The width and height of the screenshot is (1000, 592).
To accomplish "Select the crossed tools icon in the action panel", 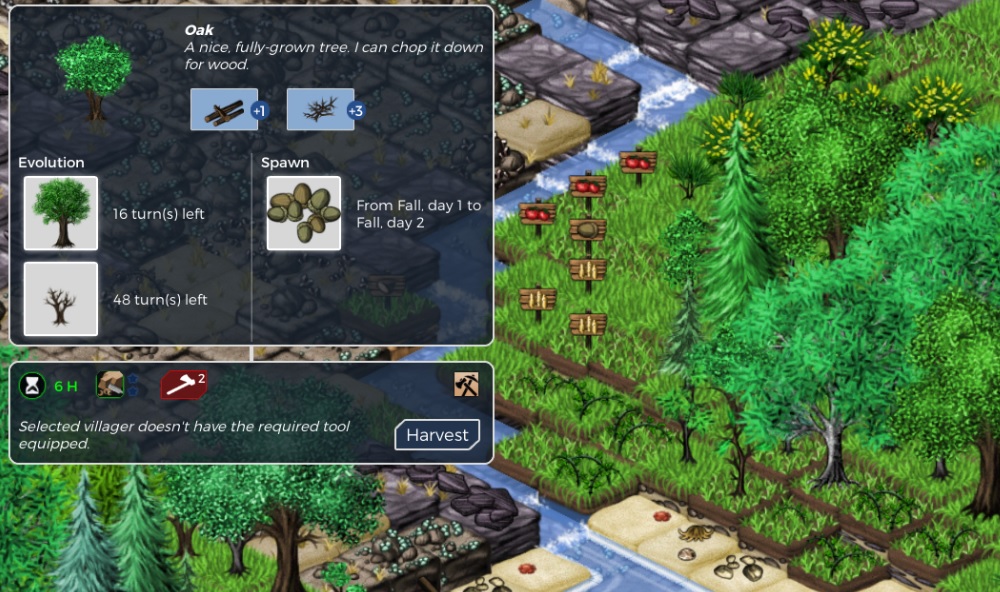I will click(x=465, y=383).
